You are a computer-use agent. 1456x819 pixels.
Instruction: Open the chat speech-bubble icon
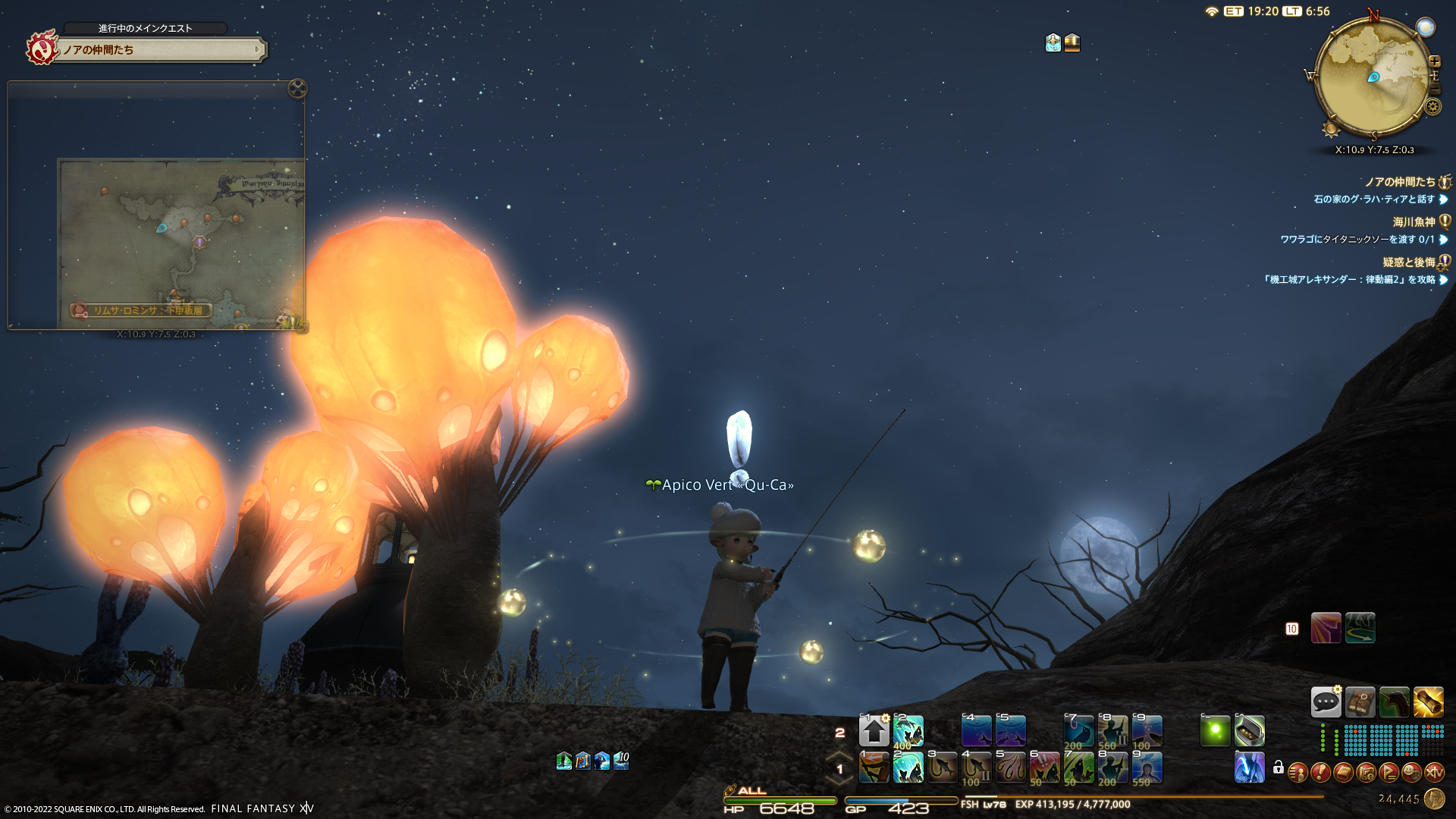(x=1326, y=702)
